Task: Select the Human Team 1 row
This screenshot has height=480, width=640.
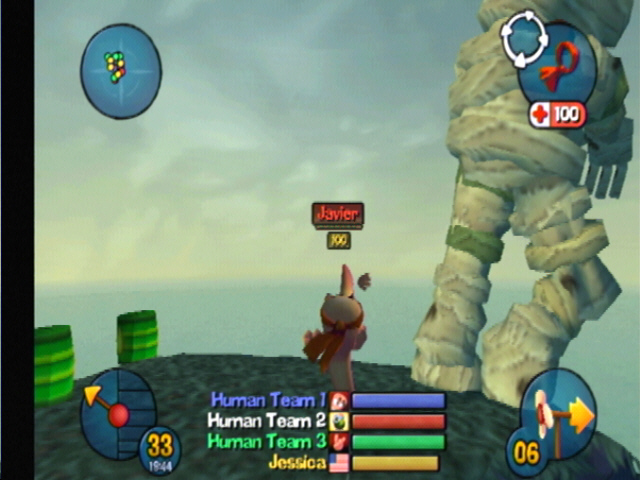Action: click(327, 401)
